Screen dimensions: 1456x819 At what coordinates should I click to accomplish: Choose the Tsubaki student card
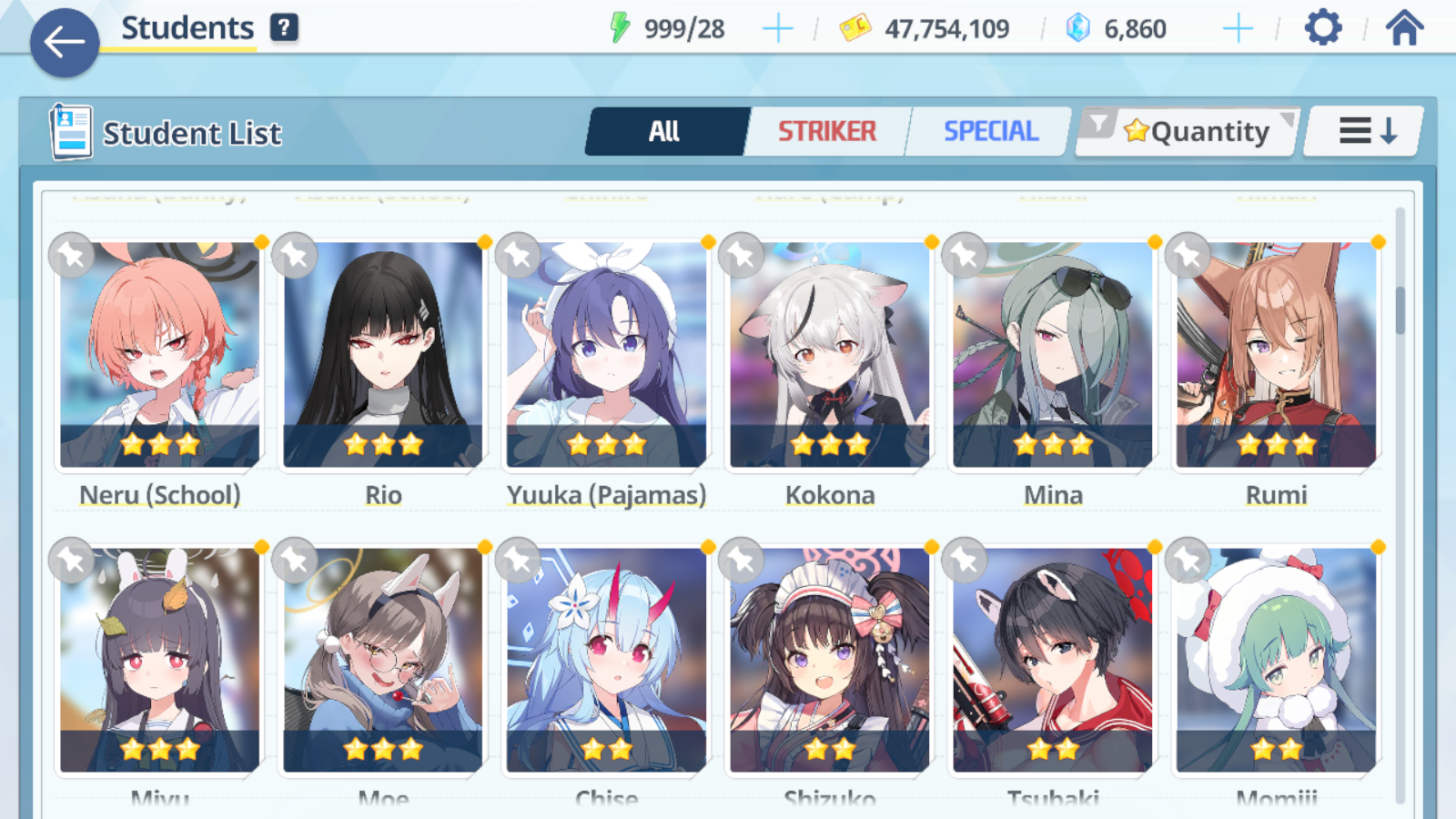point(1053,660)
